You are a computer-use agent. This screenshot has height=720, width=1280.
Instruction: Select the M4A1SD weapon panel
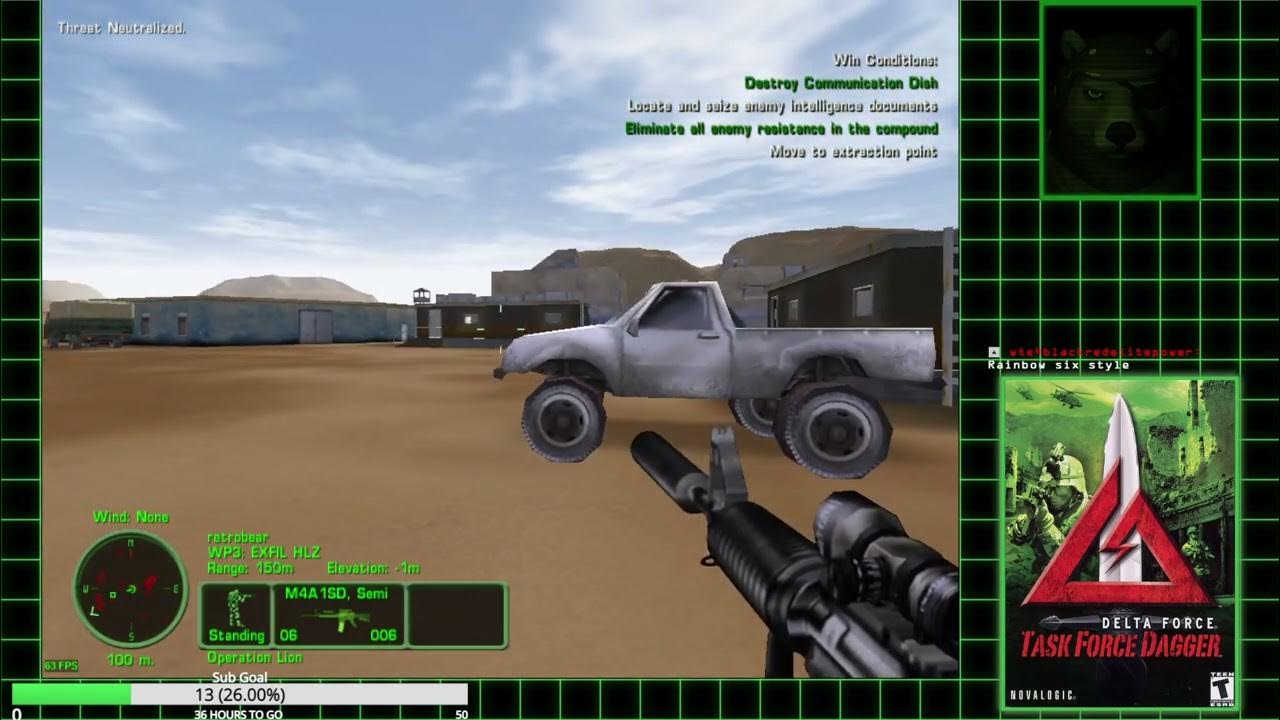340,615
